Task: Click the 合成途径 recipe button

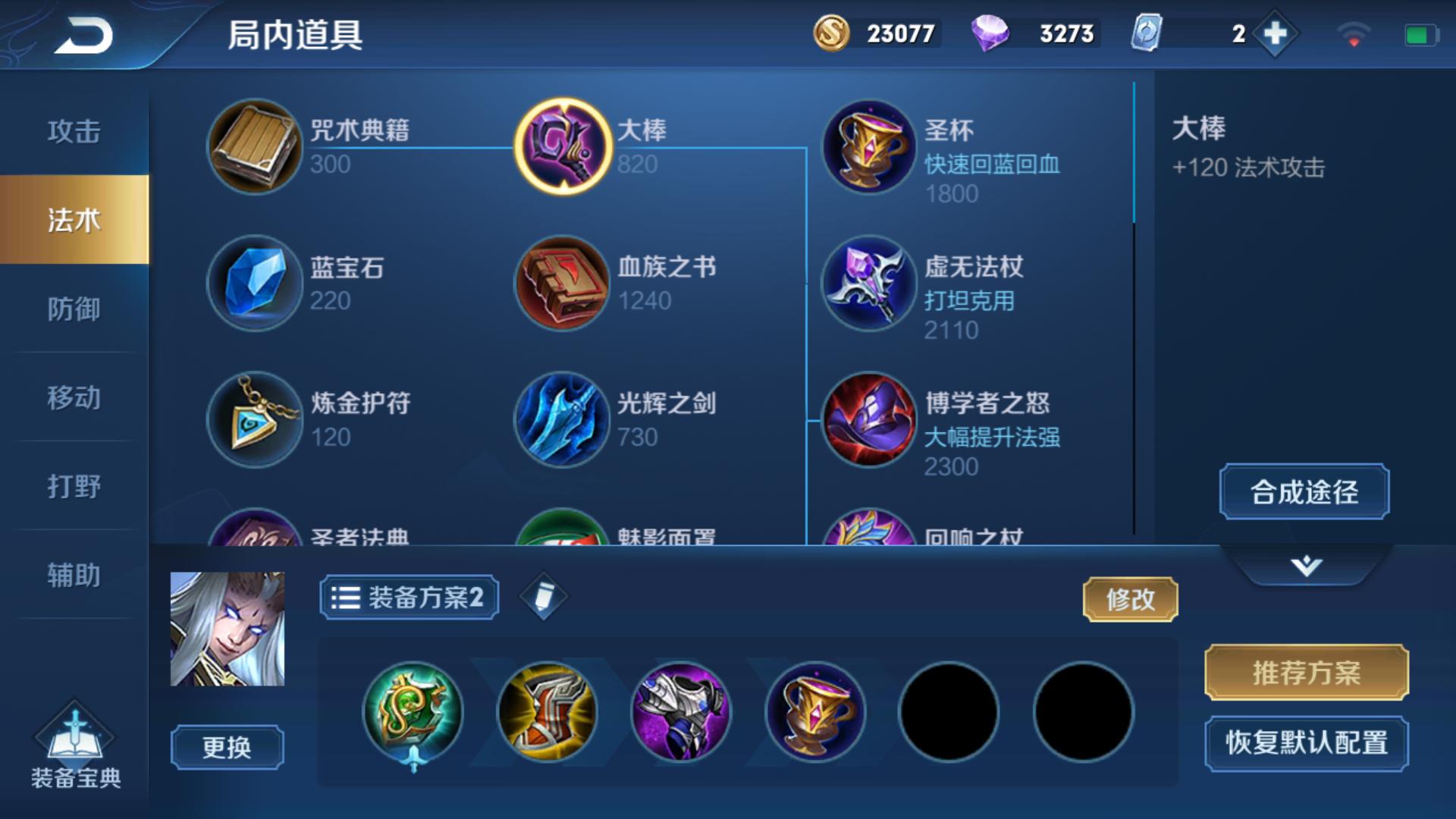Action: pyautogui.click(x=1304, y=491)
